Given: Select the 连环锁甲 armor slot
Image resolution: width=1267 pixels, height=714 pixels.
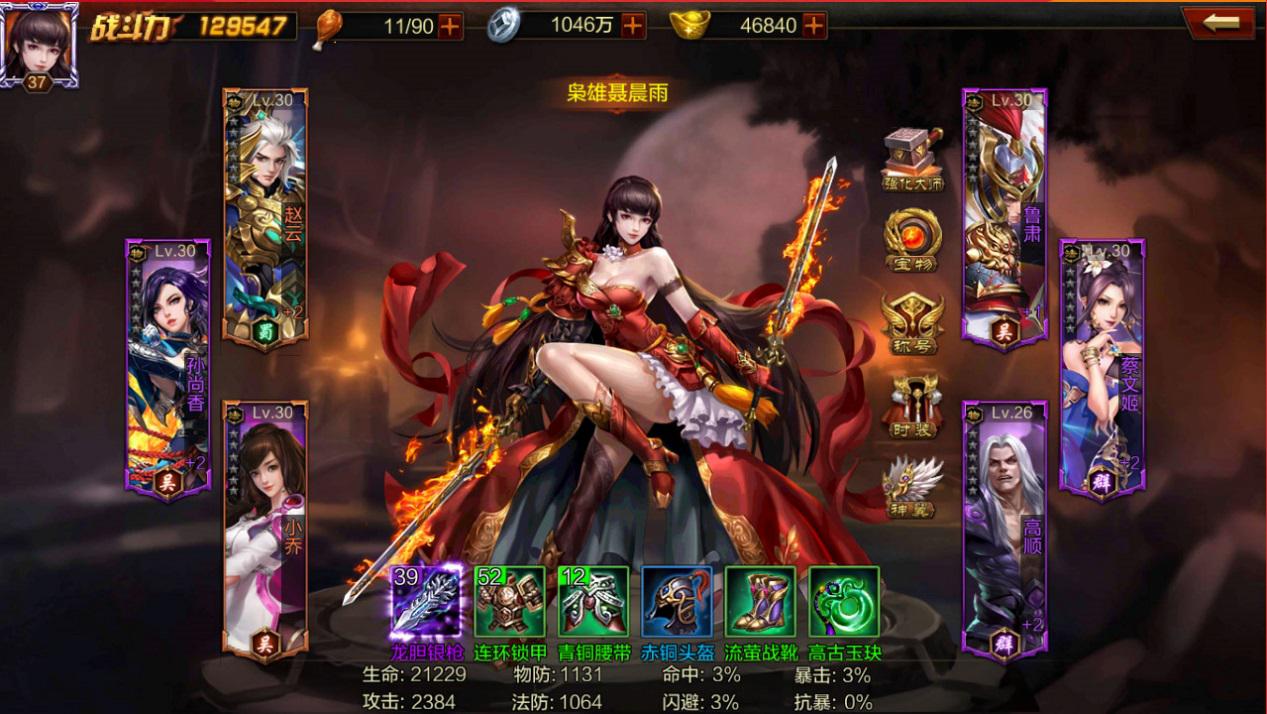Looking at the screenshot, I should tap(510, 601).
